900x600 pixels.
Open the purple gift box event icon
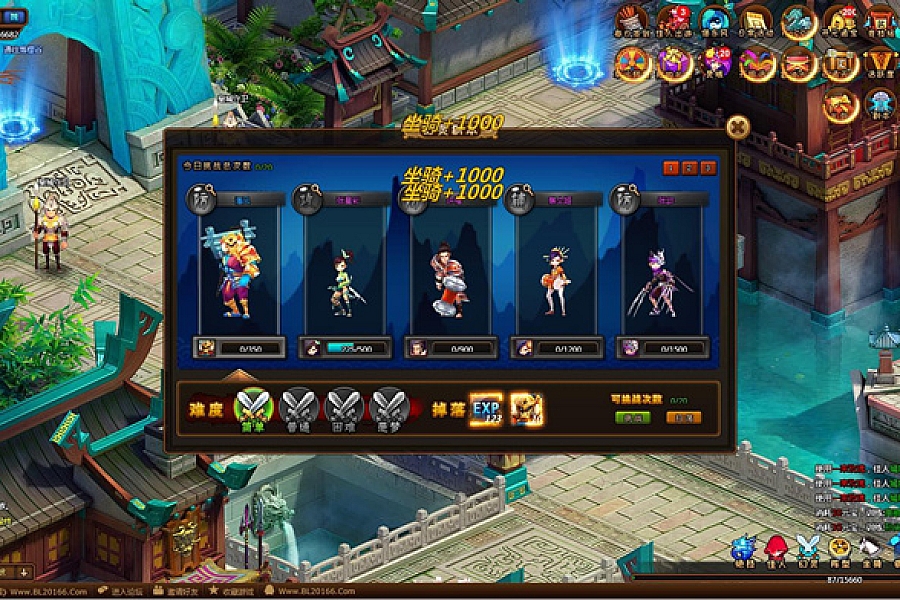(x=674, y=63)
